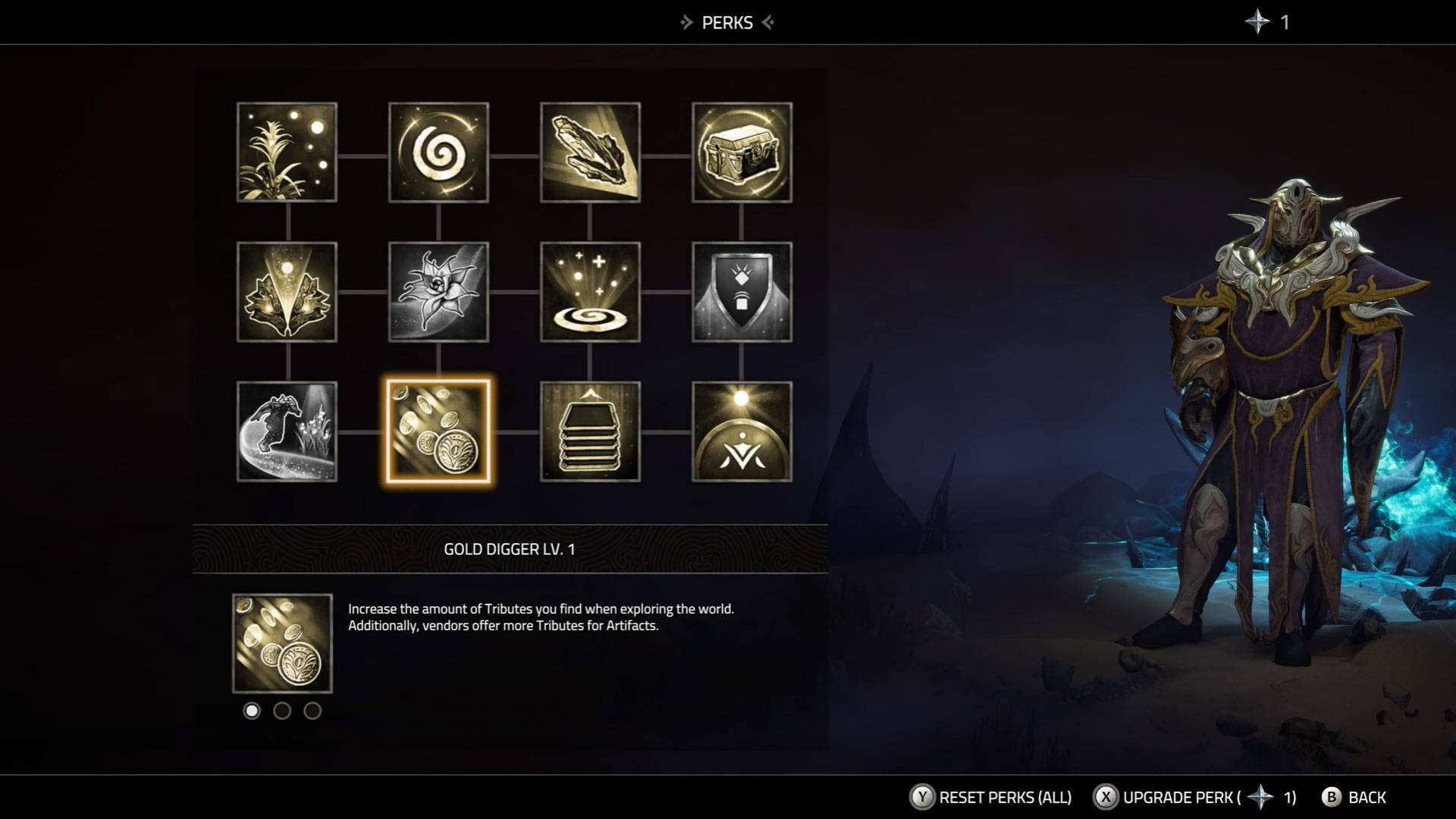This screenshot has height=819, width=1456.
Task: Select the swirl with plus sparkles perk
Action: coord(590,292)
